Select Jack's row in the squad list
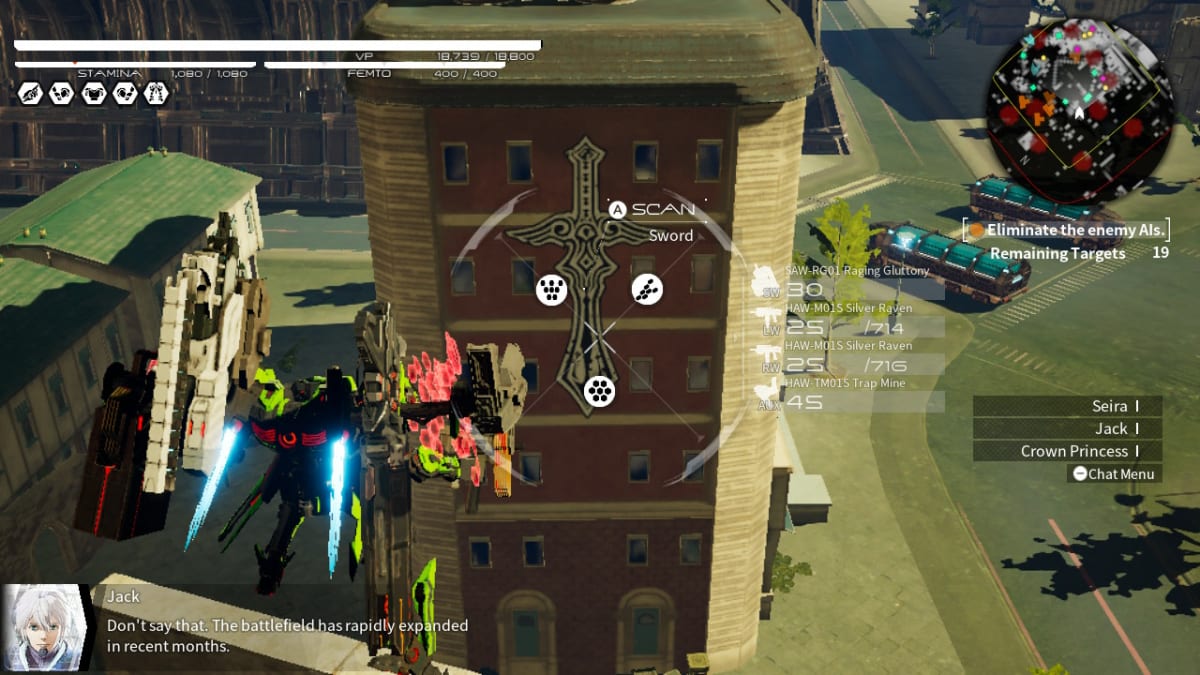This screenshot has height=675, width=1200. [1067, 429]
